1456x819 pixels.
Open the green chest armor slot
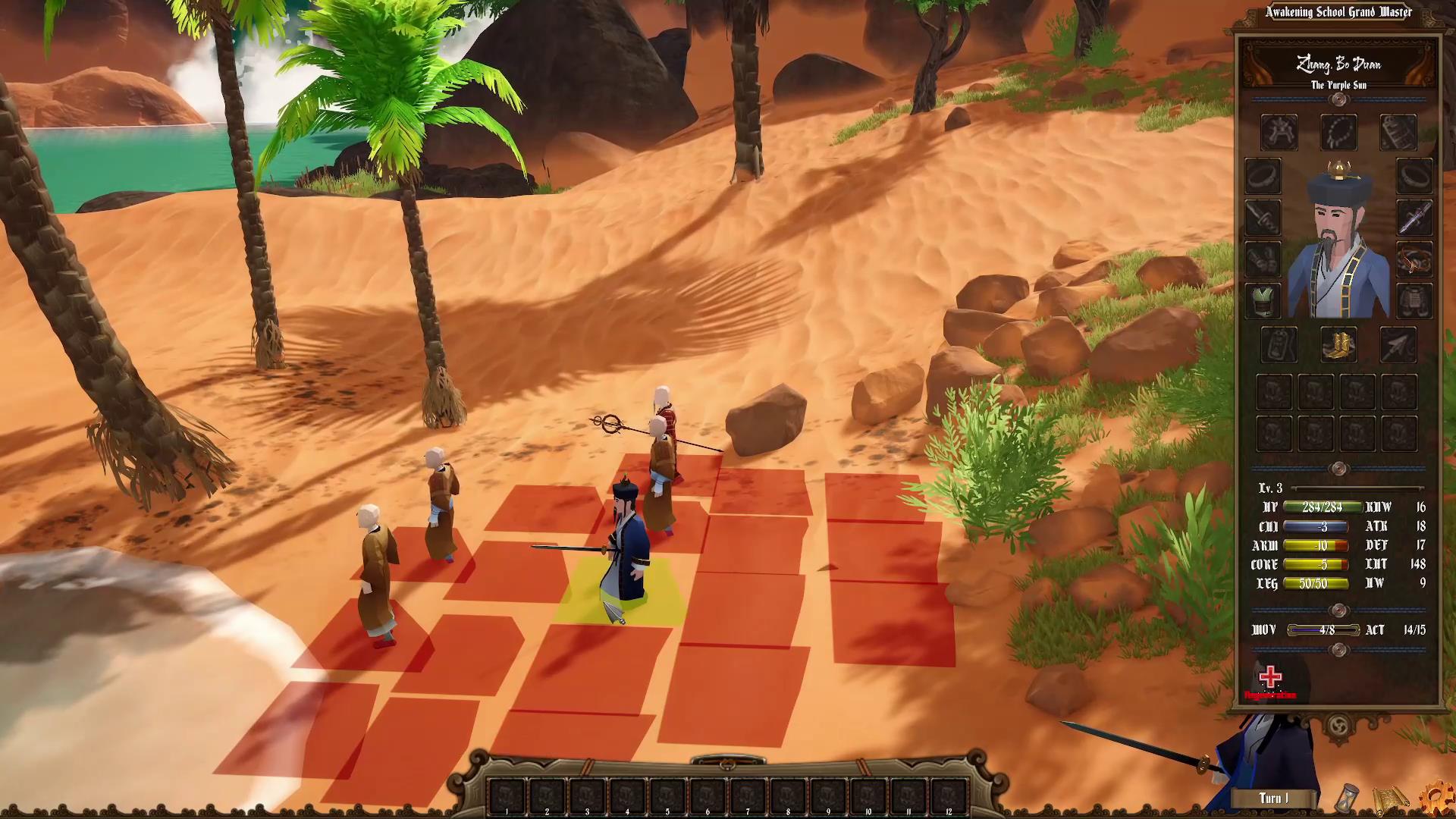click(1261, 301)
